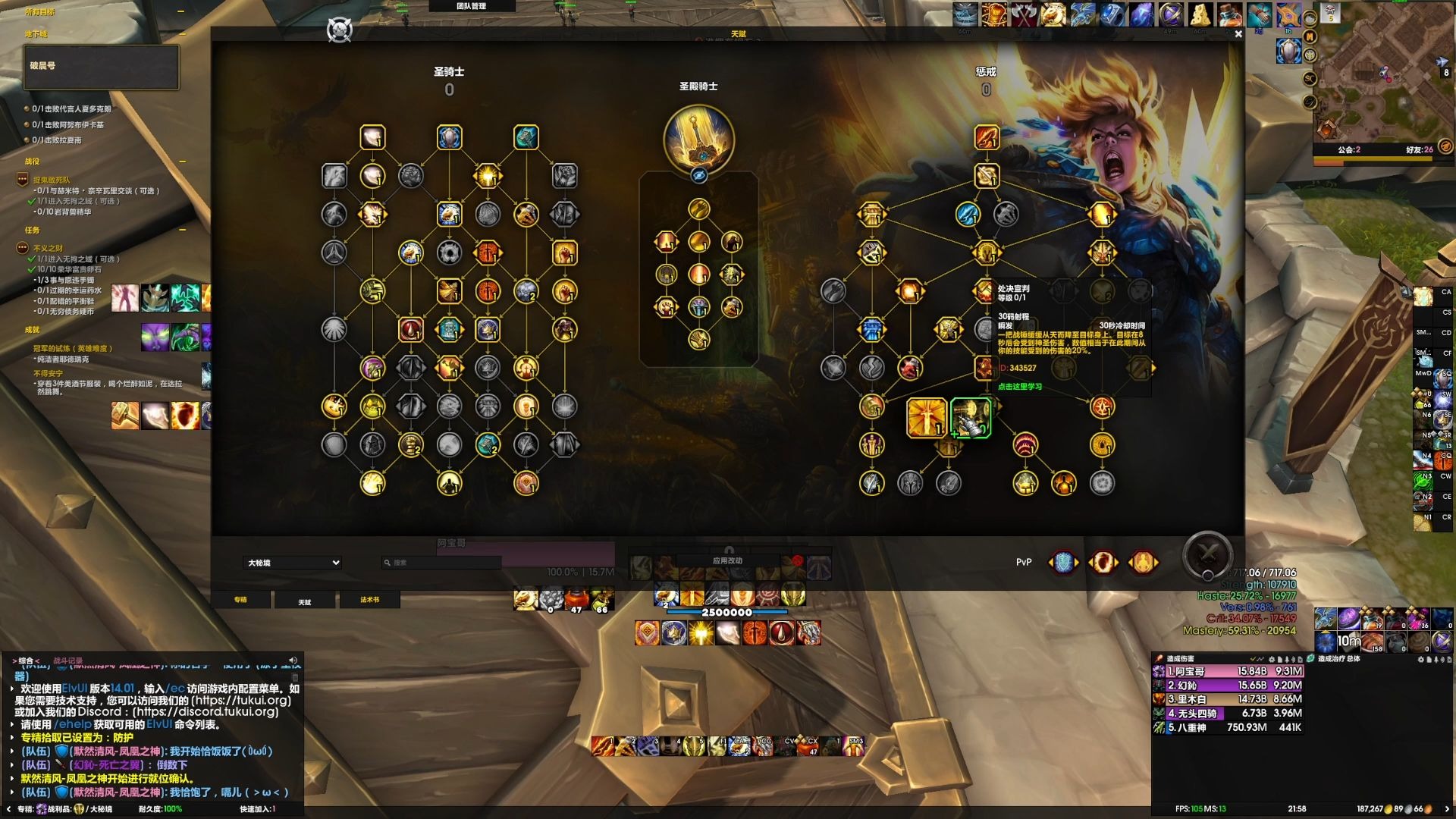Apply changes with 应用改动 button
This screenshot has width=1456, height=819.
pyautogui.click(x=727, y=561)
